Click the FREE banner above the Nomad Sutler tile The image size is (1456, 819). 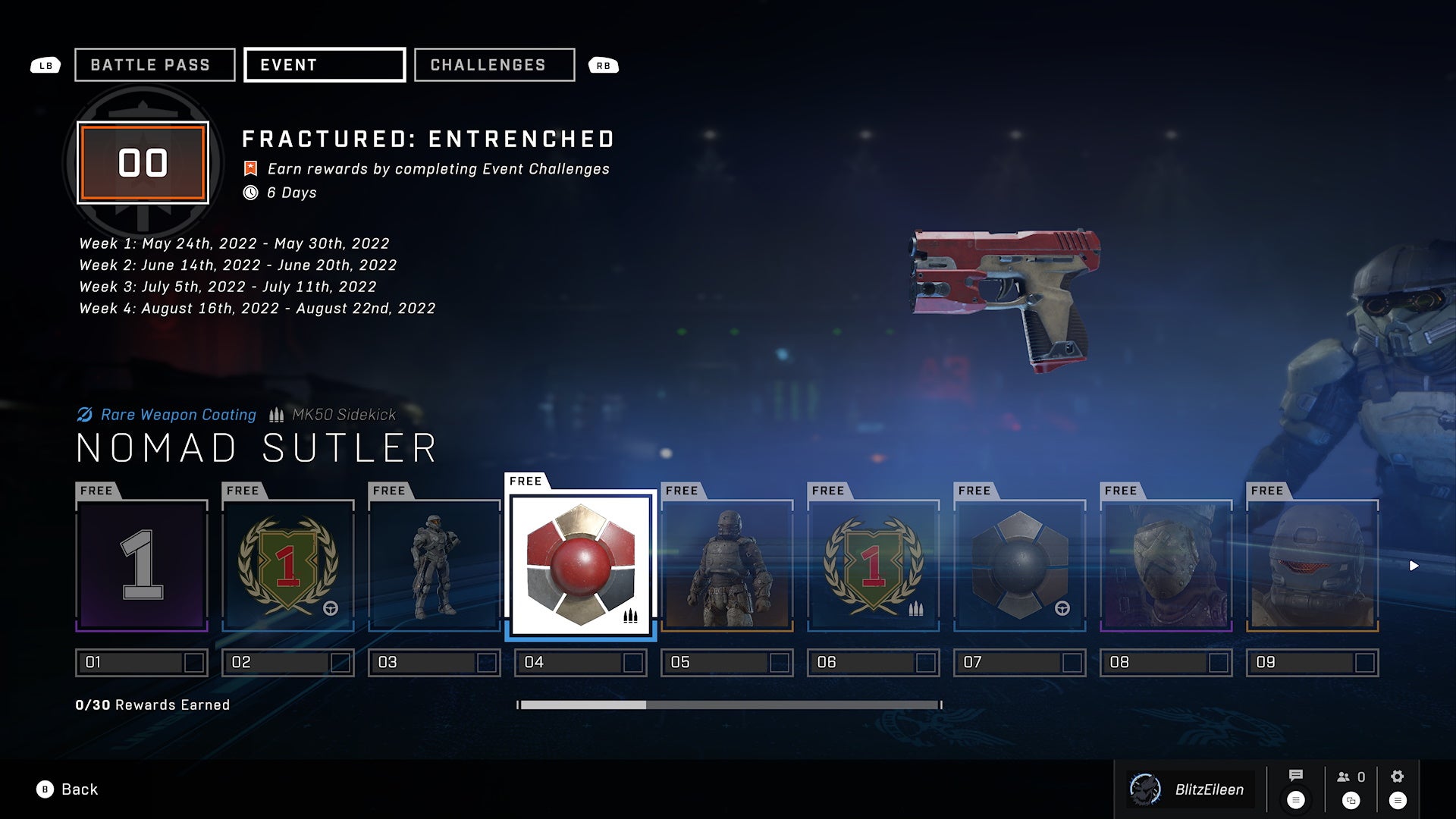point(526,480)
